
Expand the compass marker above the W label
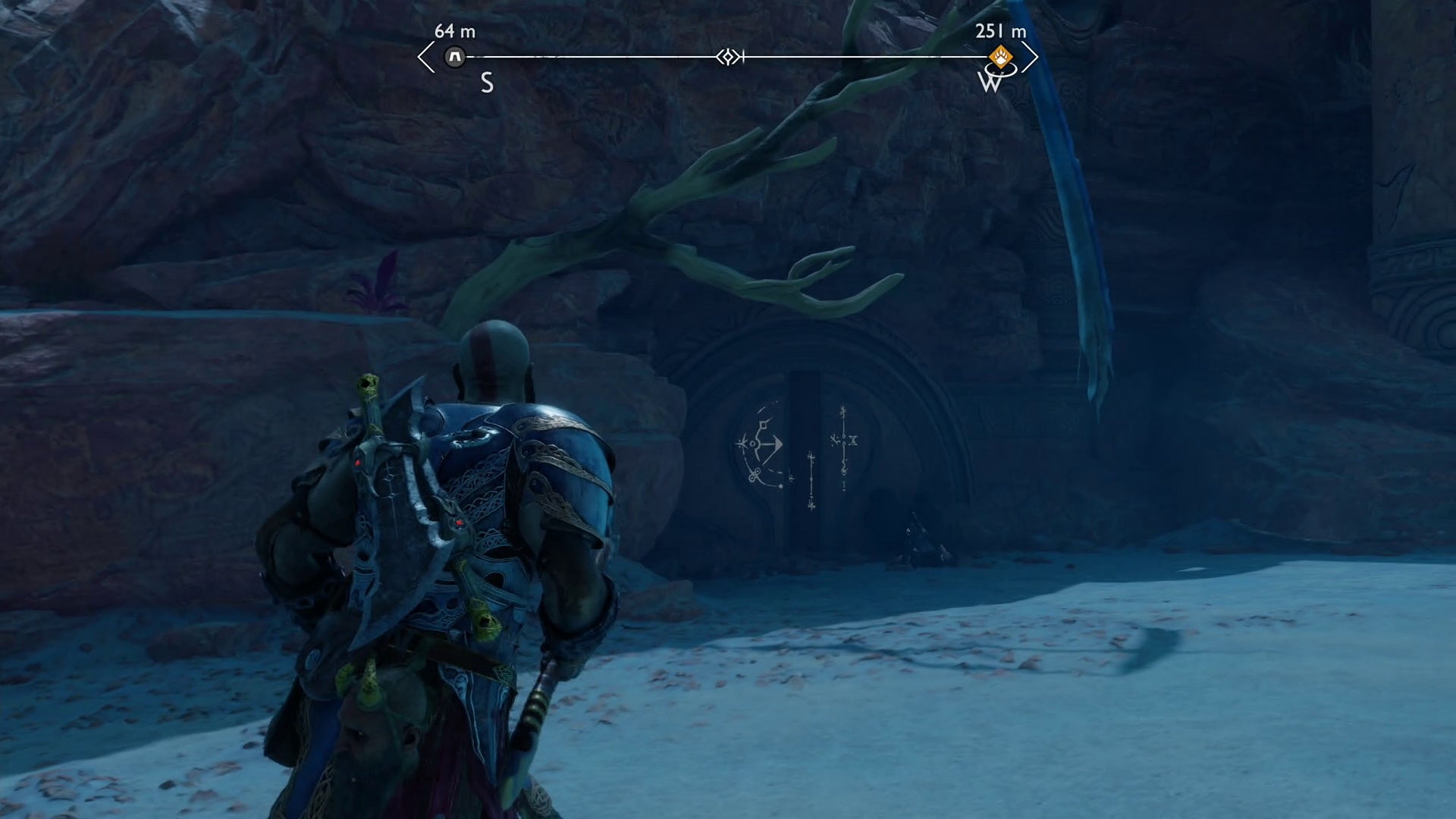click(x=1002, y=56)
